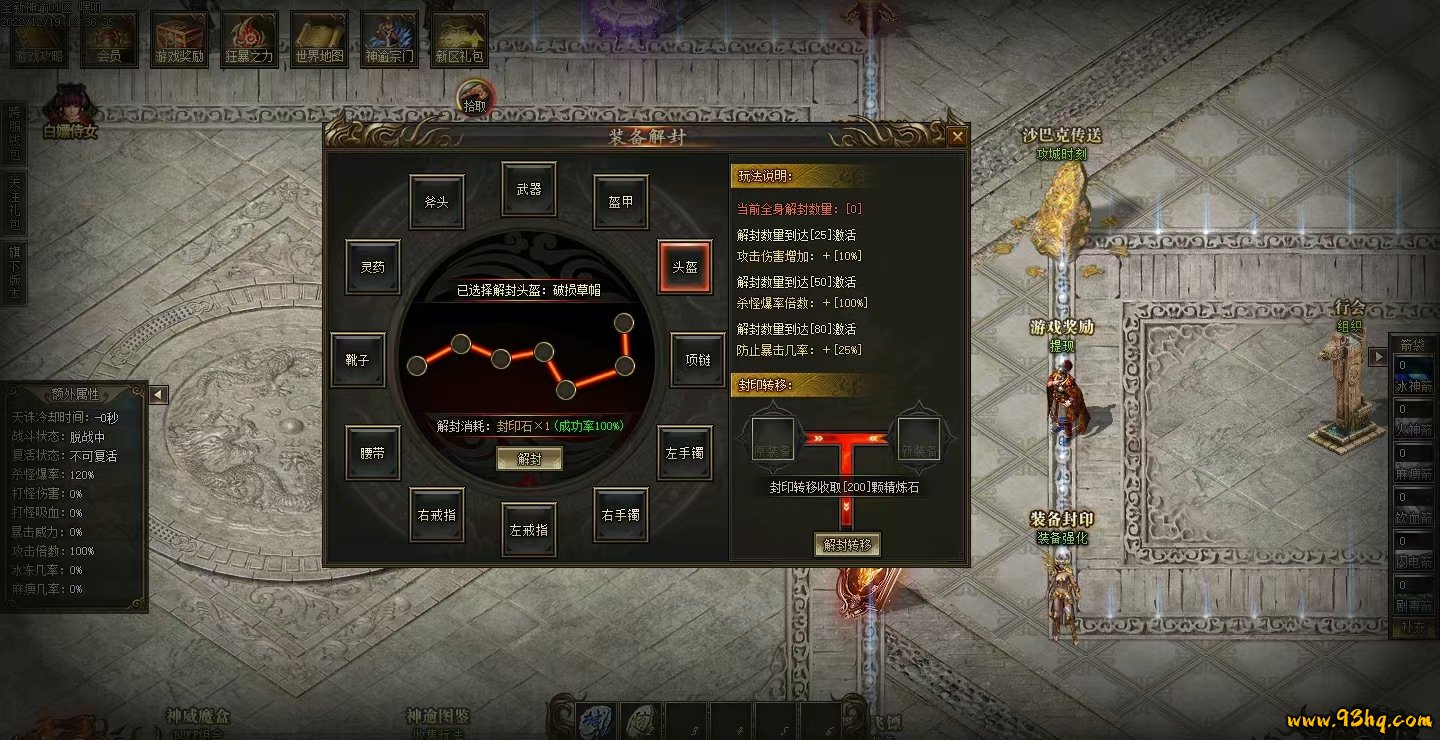Image resolution: width=1440 pixels, height=740 pixels.
Task: Select the 腰带 belt slot
Action: pyautogui.click(x=372, y=452)
